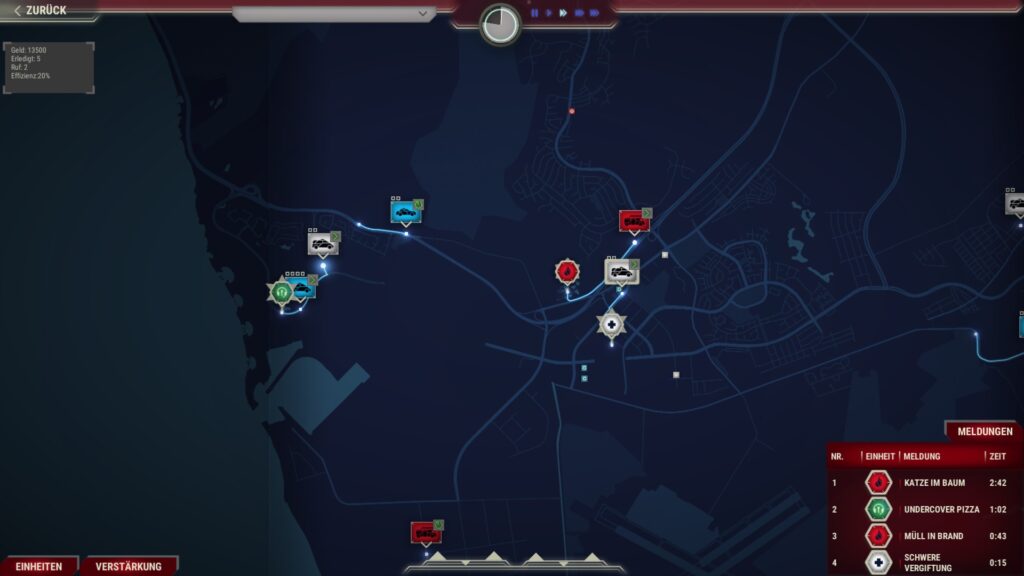Select the Meldungen tab
Screen dimensions: 1024x576
click(985, 432)
